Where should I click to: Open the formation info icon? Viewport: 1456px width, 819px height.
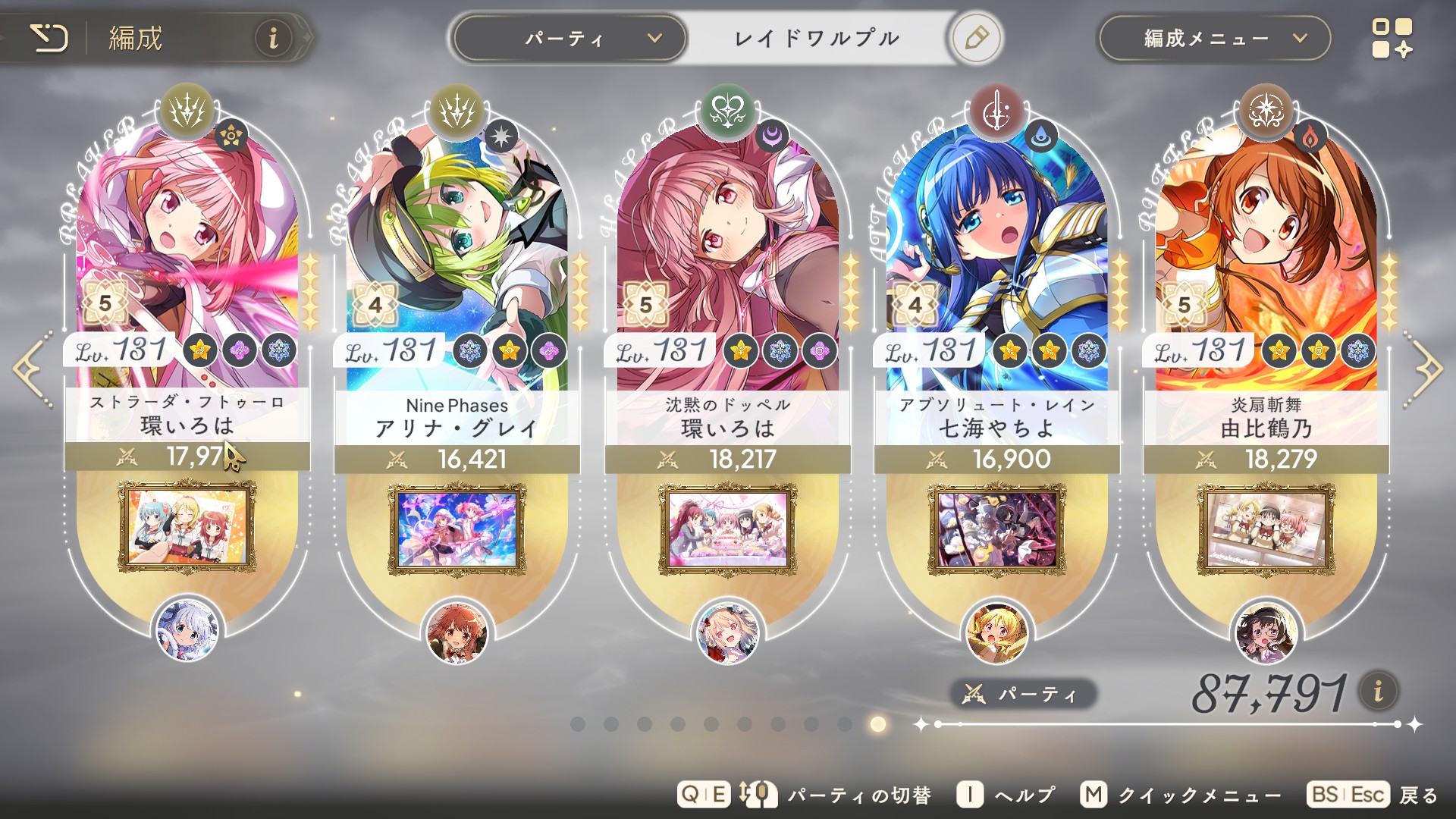[273, 37]
